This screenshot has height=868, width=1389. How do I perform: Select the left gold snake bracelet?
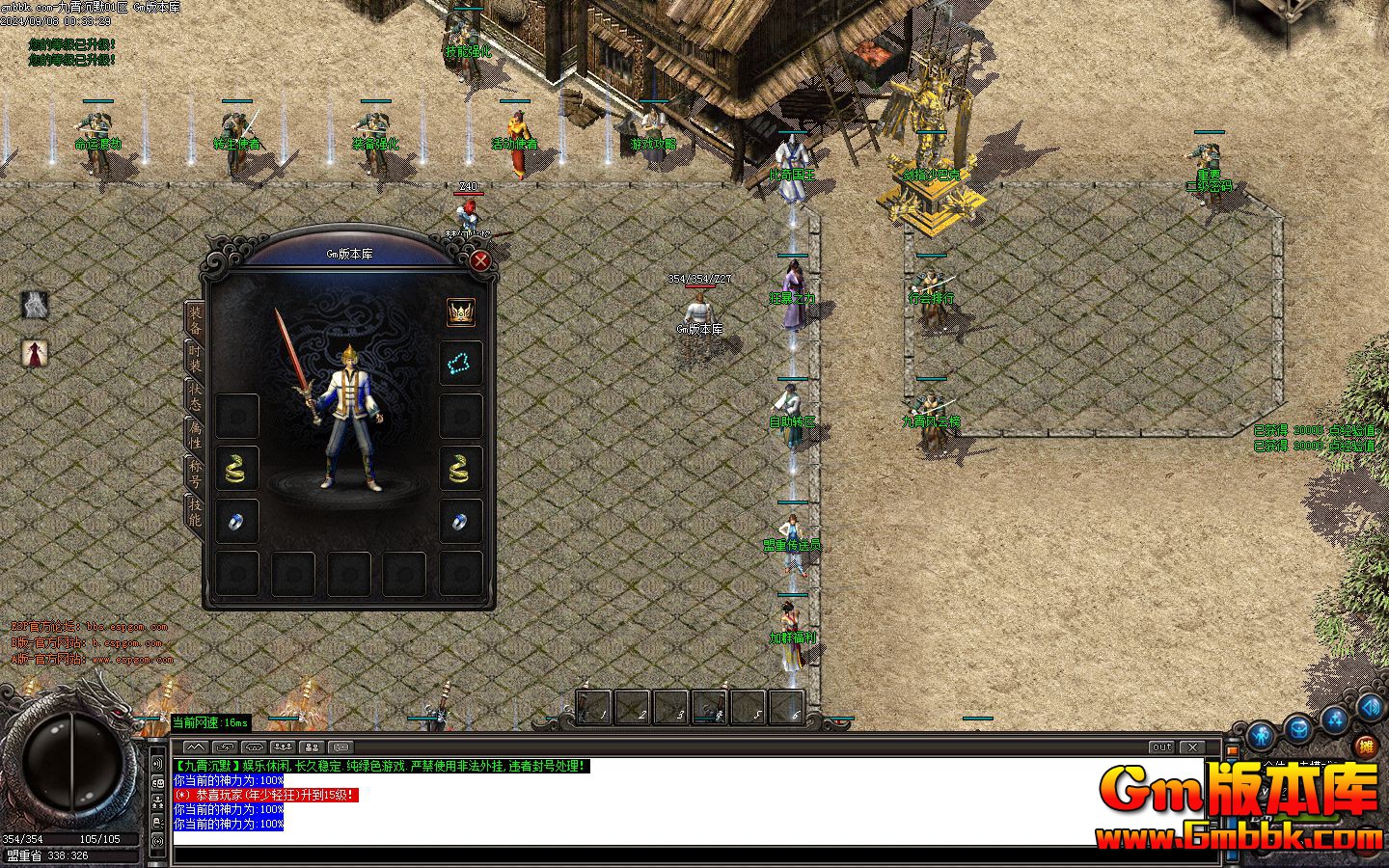tap(236, 468)
